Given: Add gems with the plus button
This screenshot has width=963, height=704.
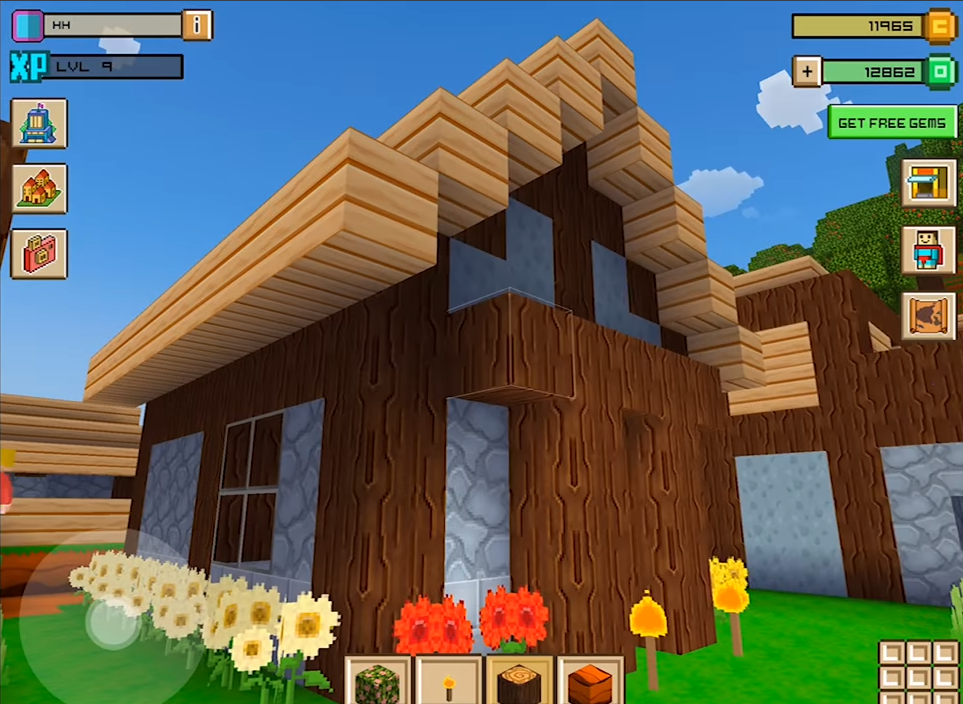Looking at the screenshot, I should pyautogui.click(x=807, y=71).
